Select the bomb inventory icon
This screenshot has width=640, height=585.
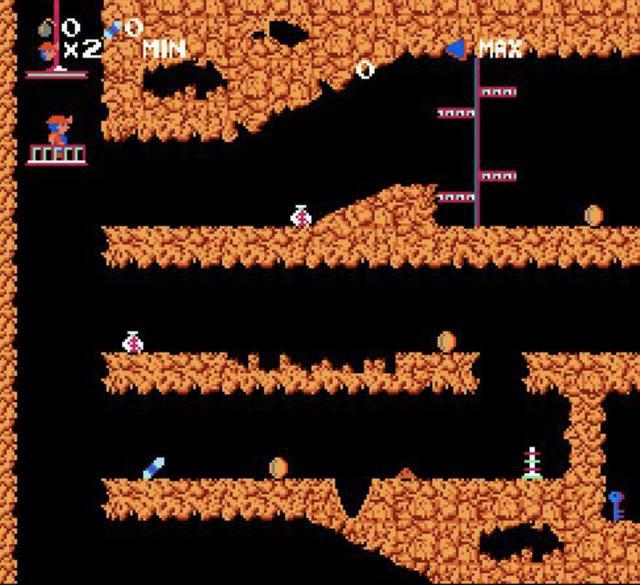point(46,28)
